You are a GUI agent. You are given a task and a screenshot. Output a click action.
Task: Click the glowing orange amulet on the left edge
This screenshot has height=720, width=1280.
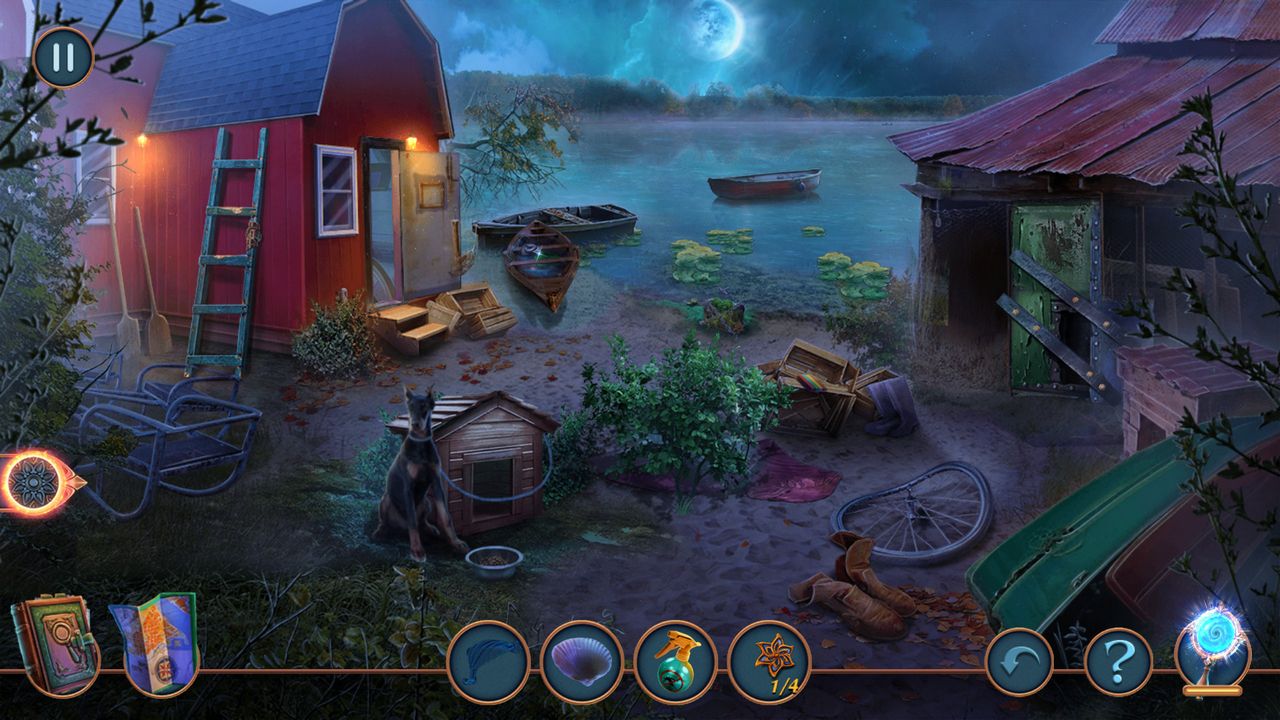35,483
